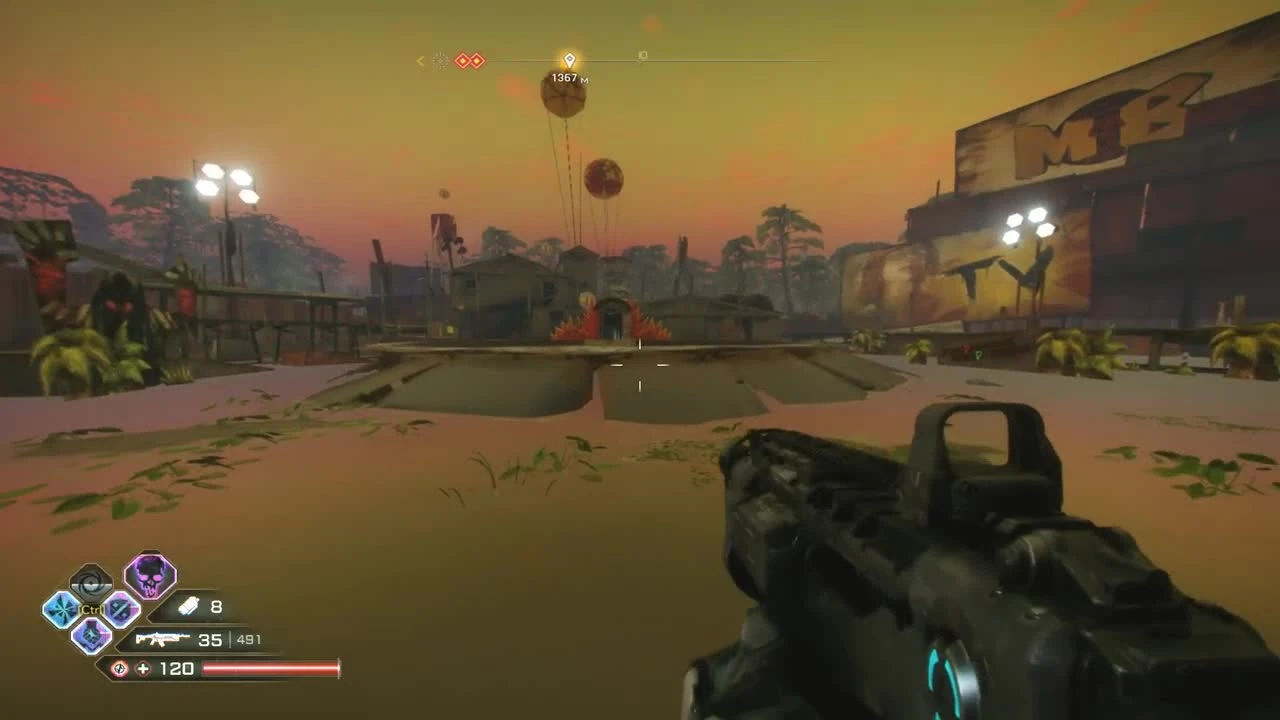This screenshot has width=1280, height=720.
Task: Click the faint ring icon right of compass center
Action: click(x=642, y=56)
